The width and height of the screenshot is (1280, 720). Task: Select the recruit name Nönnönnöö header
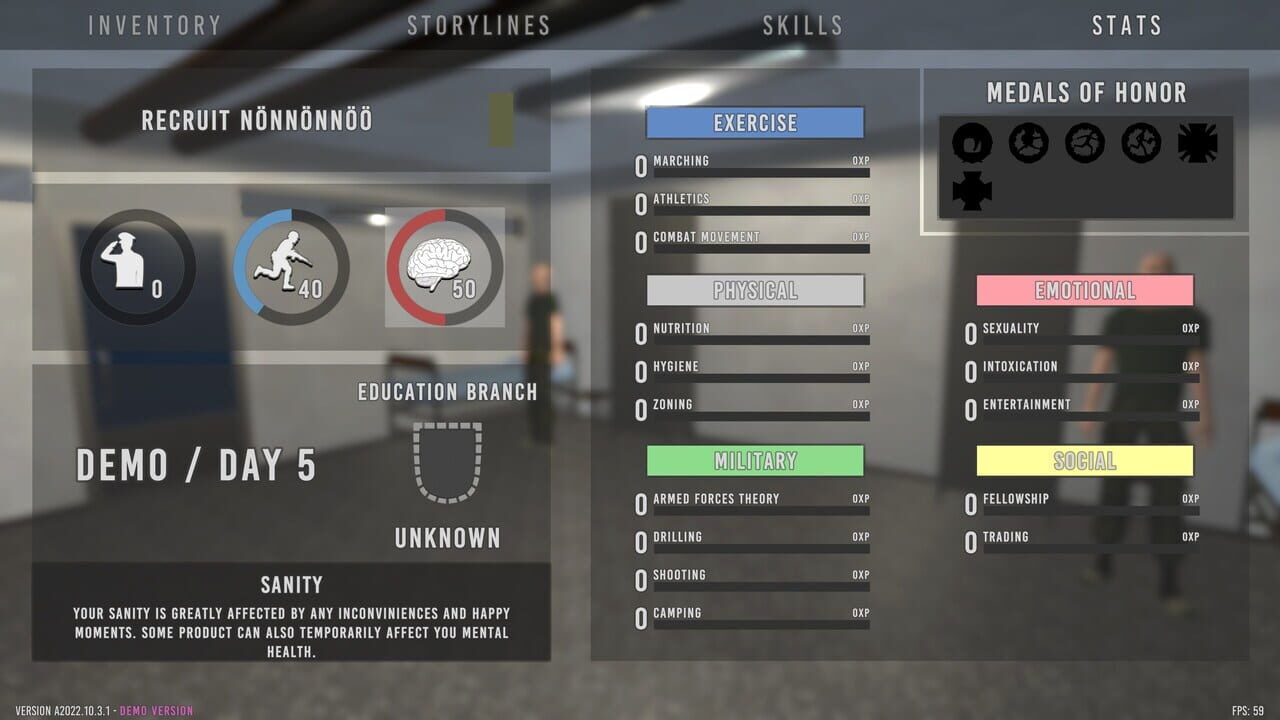[x=256, y=120]
